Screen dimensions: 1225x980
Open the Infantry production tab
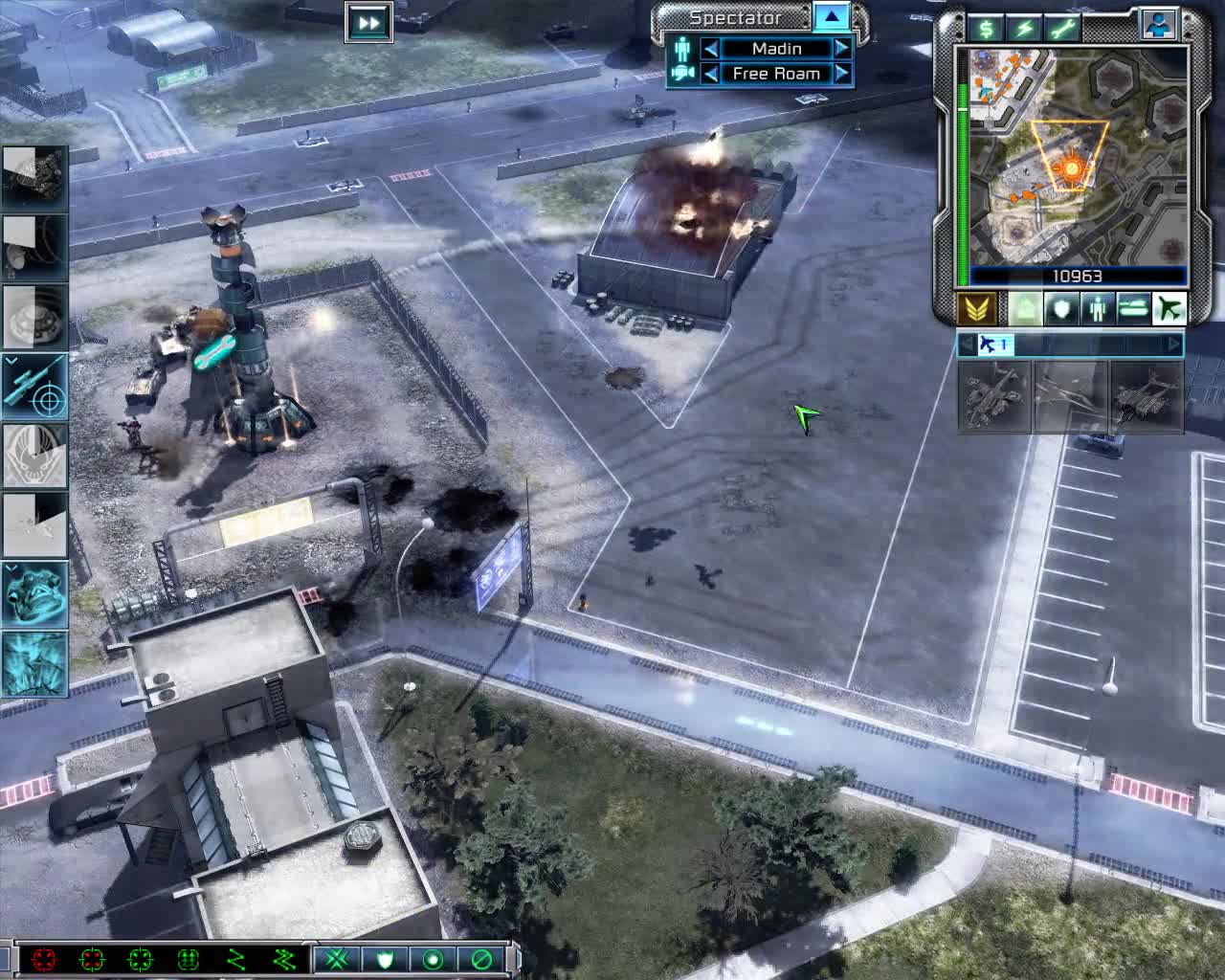click(x=1098, y=308)
